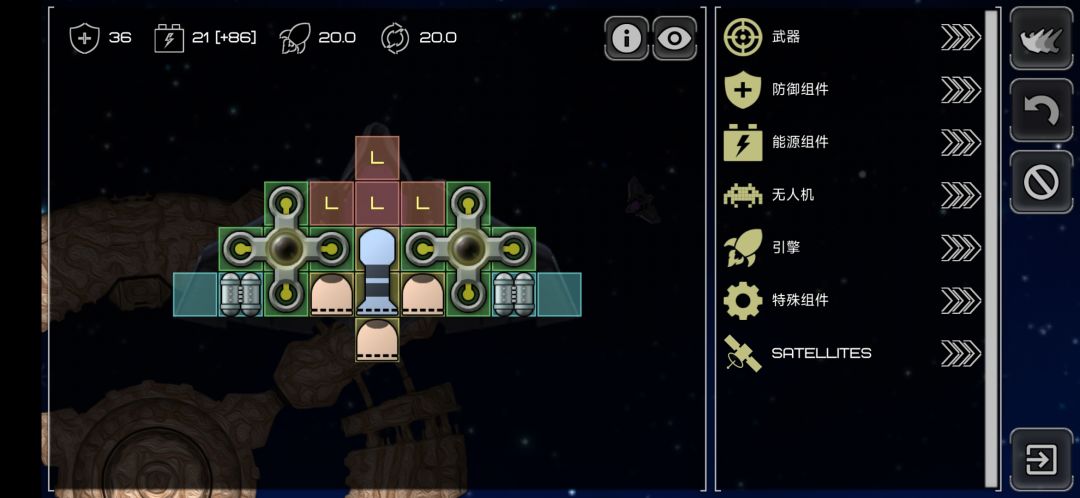Toggle the eye visibility button
The height and width of the screenshot is (498, 1080).
[x=675, y=38]
